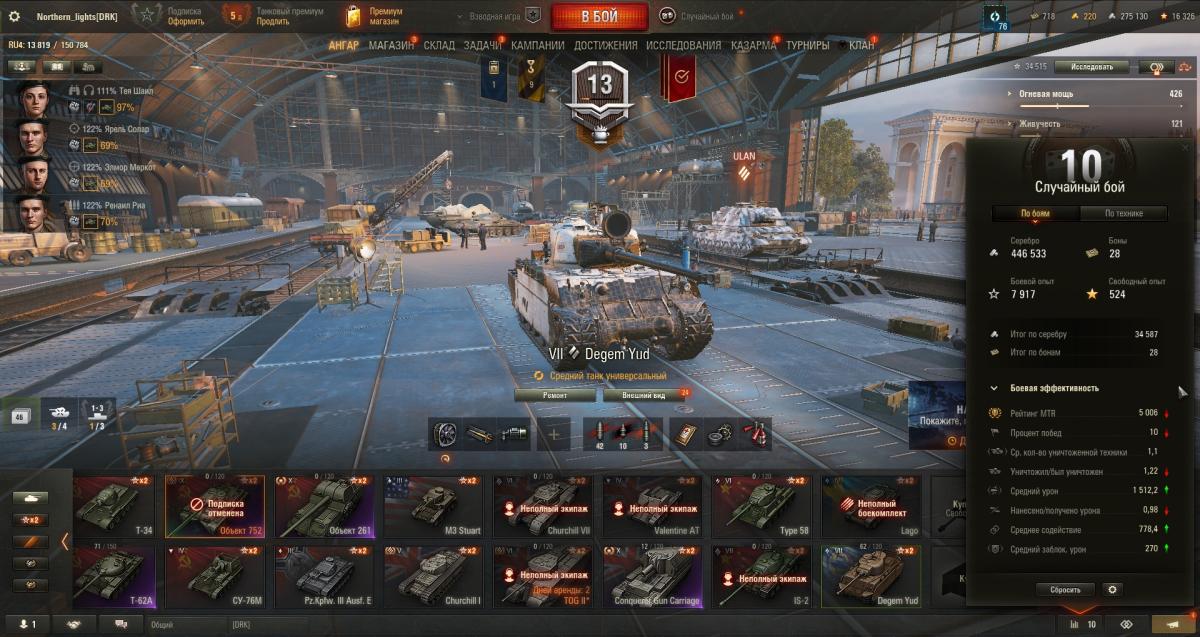Image resolution: width=1200 pixels, height=637 pixels.
Task: Select the M3 Stuart tank tile
Action: pyautogui.click(x=433, y=506)
